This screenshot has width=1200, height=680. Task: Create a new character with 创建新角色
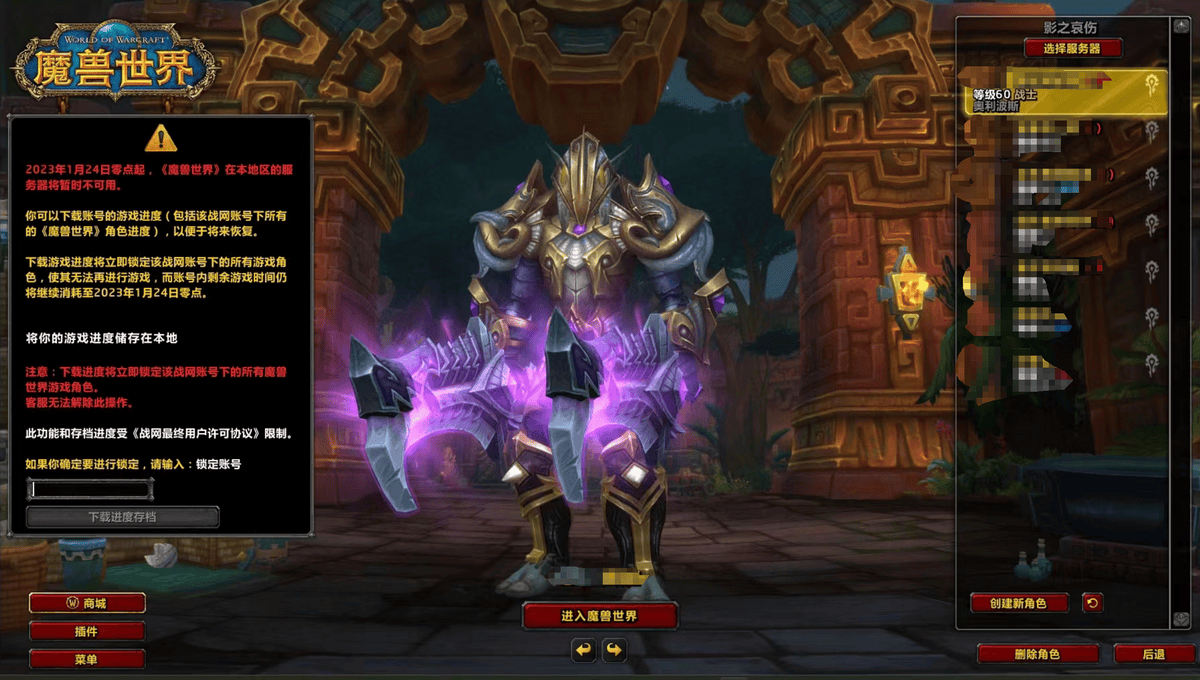pyautogui.click(x=1019, y=603)
